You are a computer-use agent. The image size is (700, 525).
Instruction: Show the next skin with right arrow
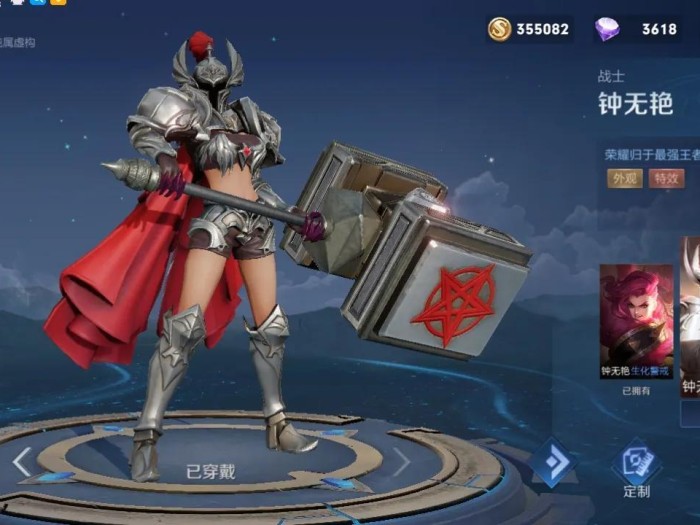pos(400,461)
